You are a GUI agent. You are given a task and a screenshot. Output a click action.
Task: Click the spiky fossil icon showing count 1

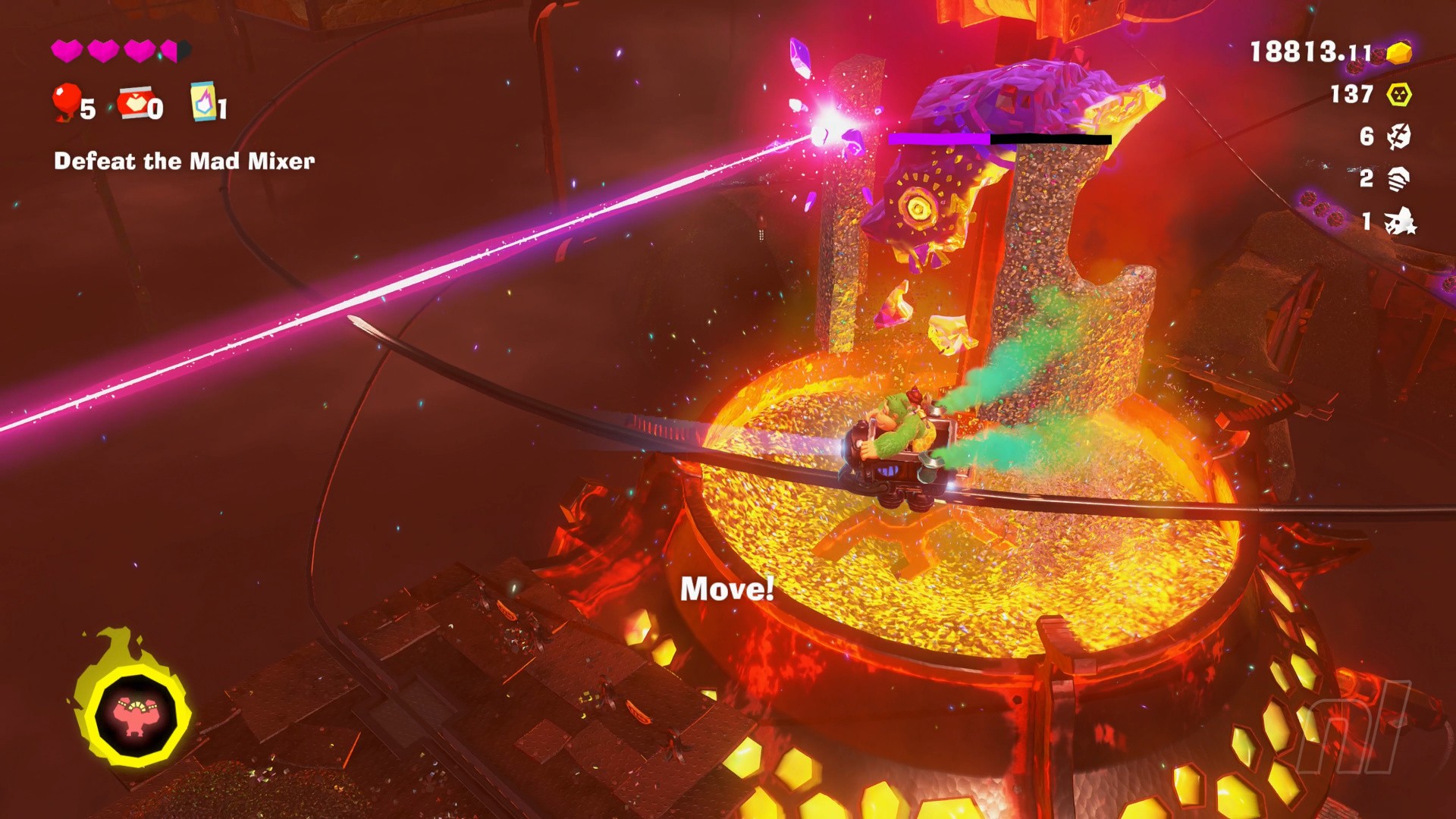1399,221
